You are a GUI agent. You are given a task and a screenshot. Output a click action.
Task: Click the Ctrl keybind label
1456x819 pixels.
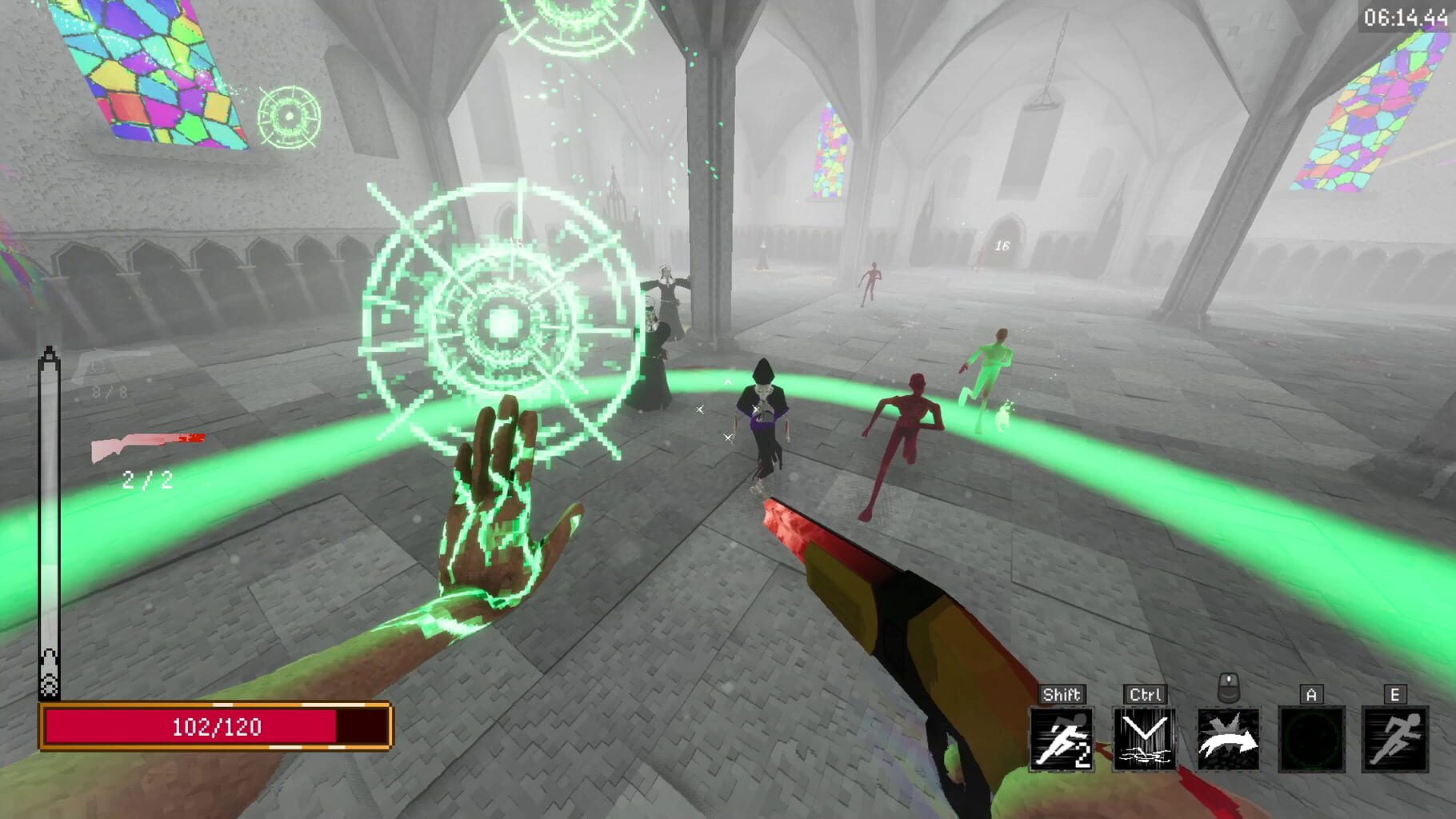[1146, 694]
